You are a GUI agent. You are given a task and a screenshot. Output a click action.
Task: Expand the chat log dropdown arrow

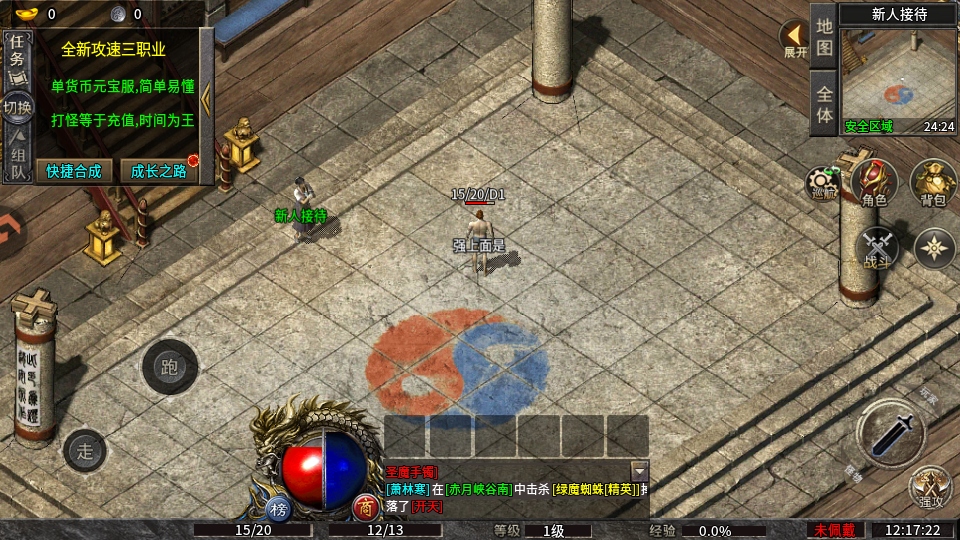tap(639, 470)
